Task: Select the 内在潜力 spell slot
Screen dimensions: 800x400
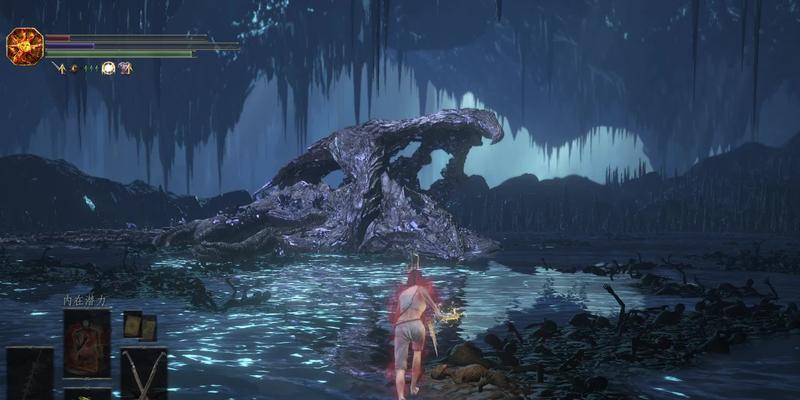Action: [x=87, y=342]
